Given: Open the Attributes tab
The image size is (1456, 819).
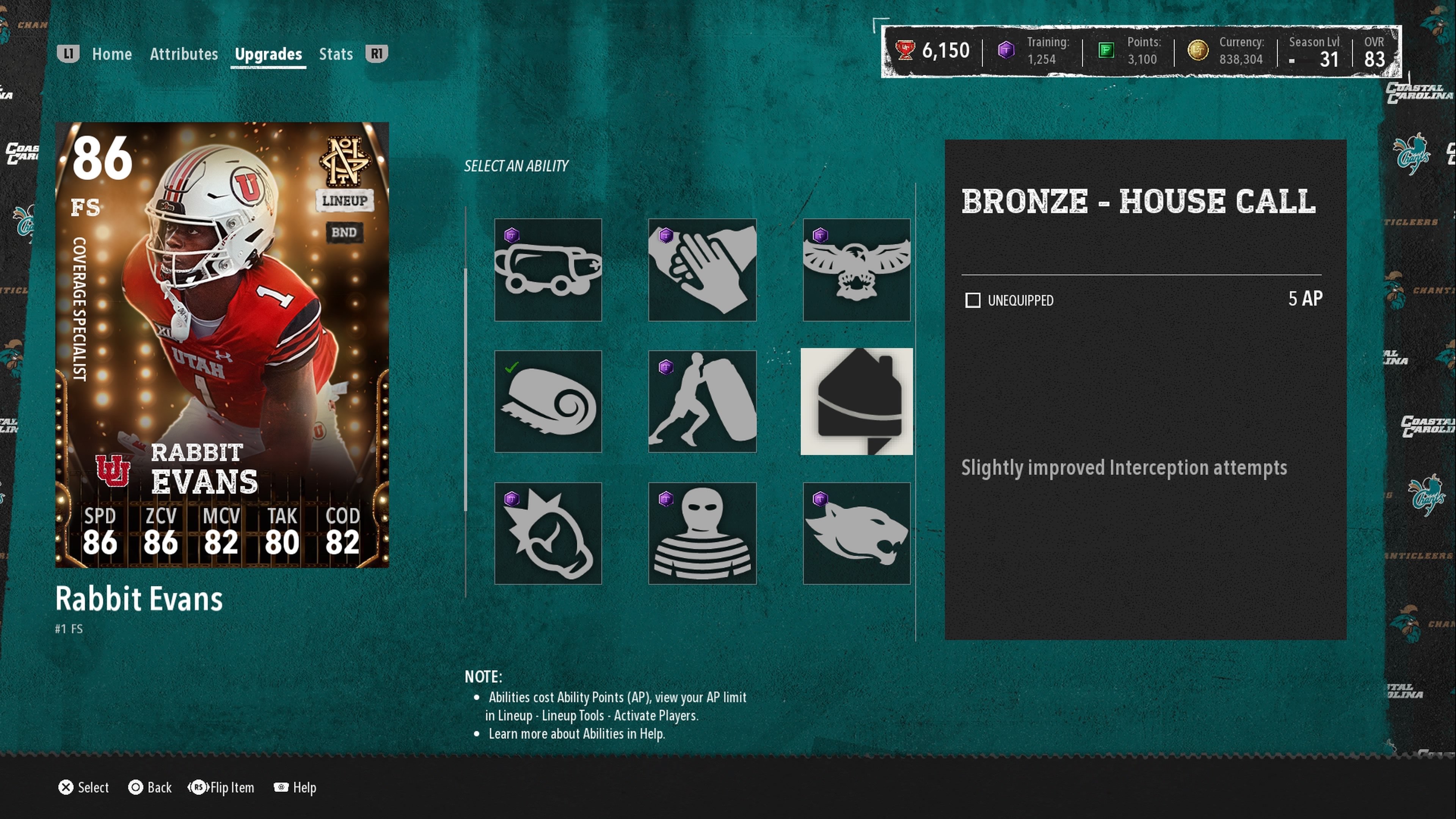Looking at the screenshot, I should tap(184, 54).
